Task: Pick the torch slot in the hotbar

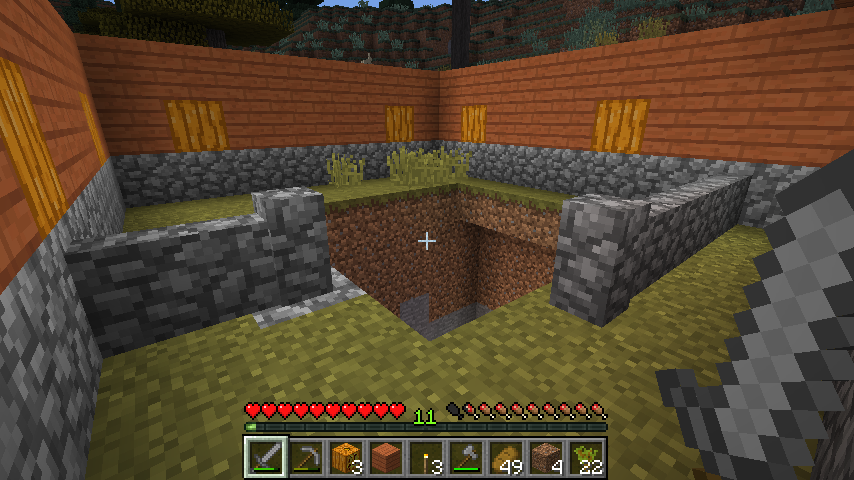Action: pyautogui.click(x=426, y=458)
